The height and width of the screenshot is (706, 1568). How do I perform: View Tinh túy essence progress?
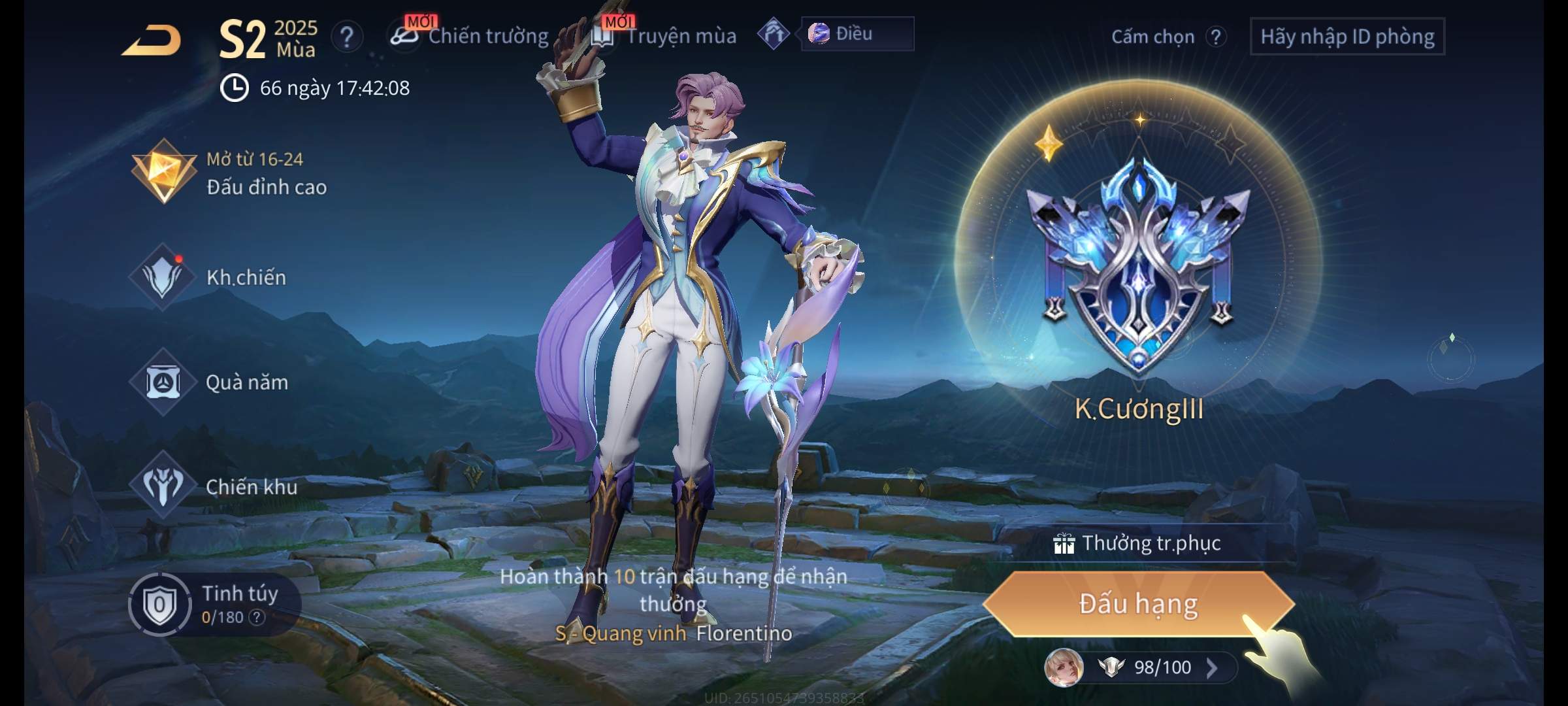(216, 604)
